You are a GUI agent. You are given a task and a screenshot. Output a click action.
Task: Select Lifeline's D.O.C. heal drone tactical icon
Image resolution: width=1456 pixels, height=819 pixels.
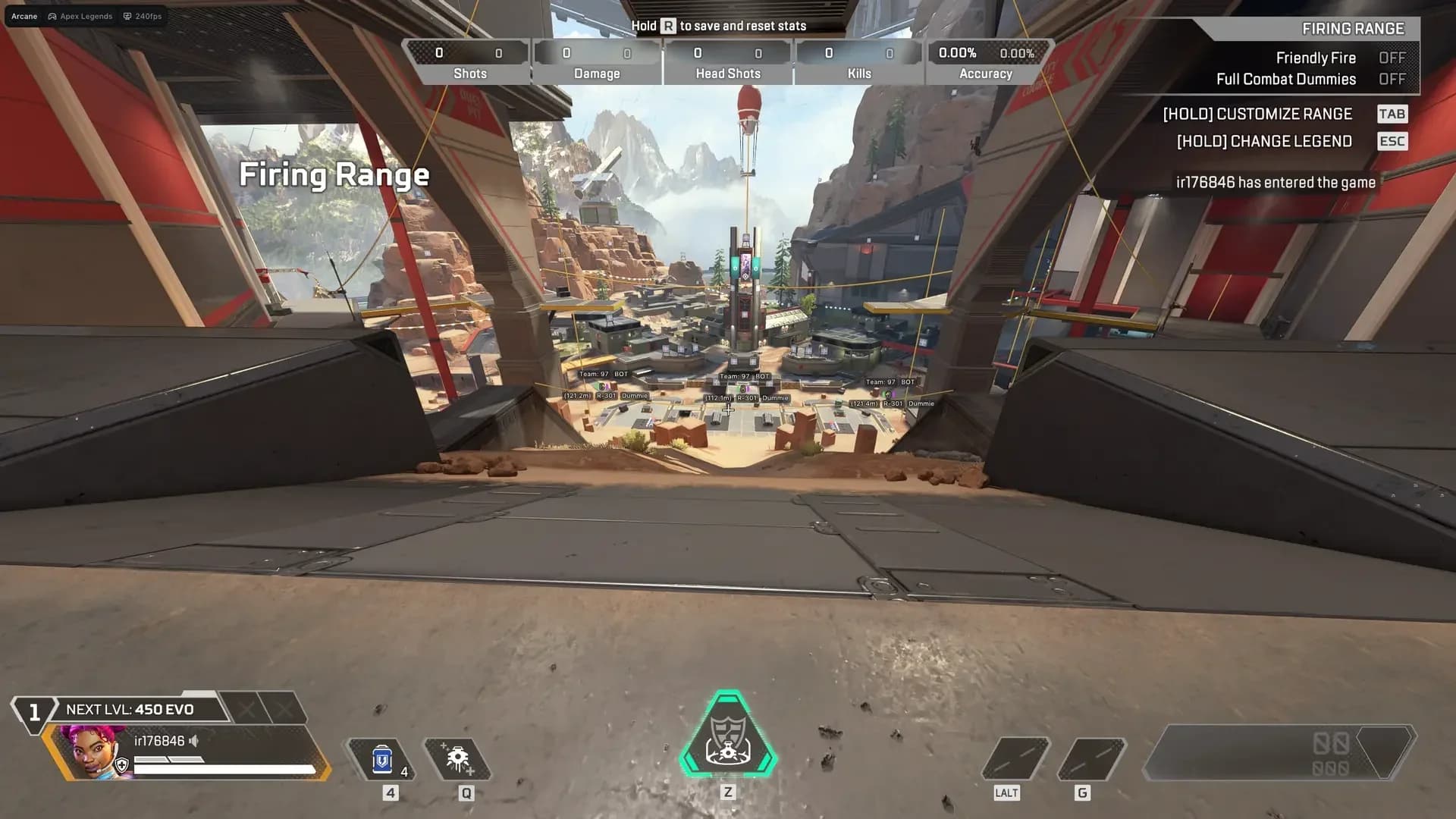[x=457, y=758]
